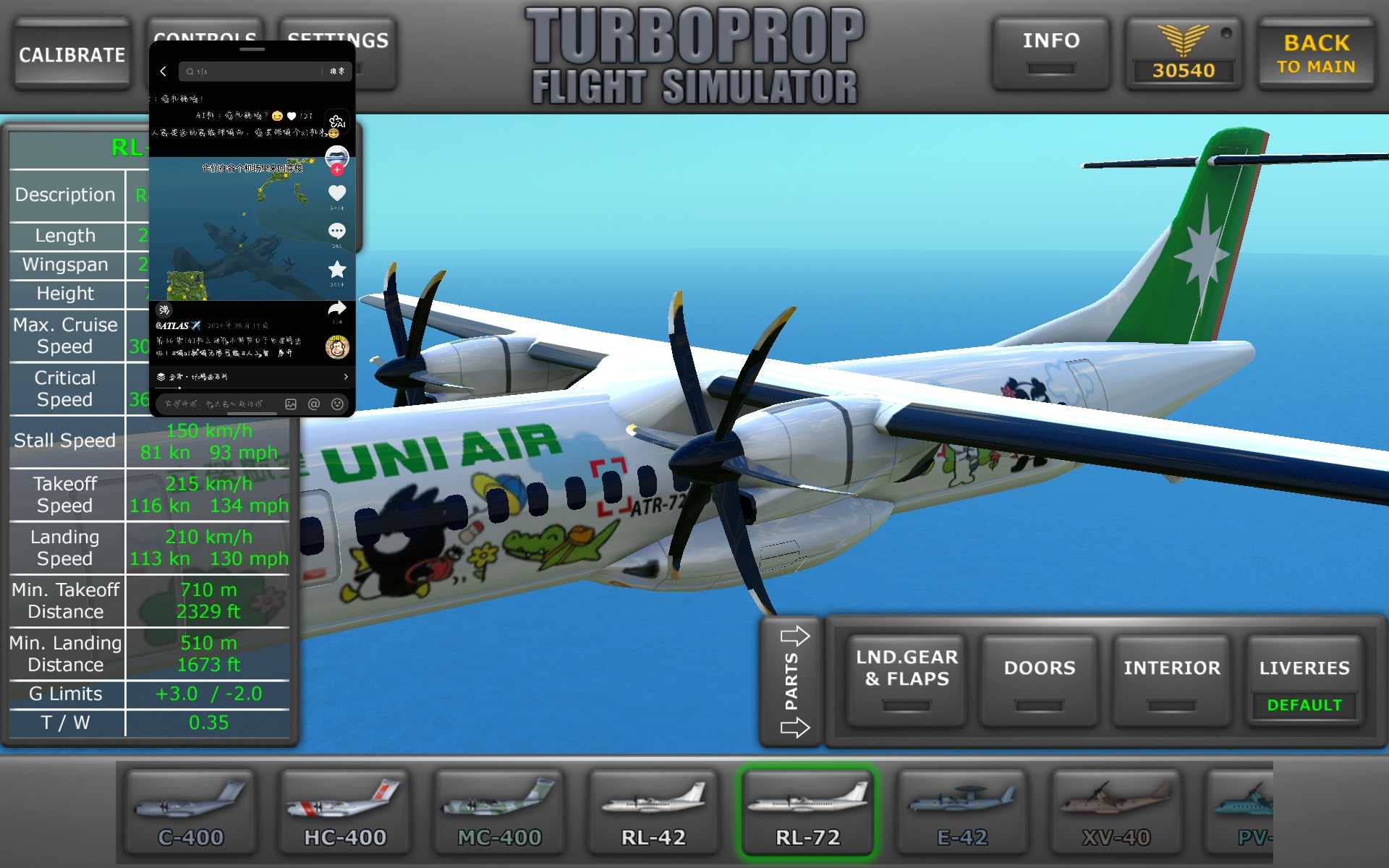Open comments on the overlay video

337,231
